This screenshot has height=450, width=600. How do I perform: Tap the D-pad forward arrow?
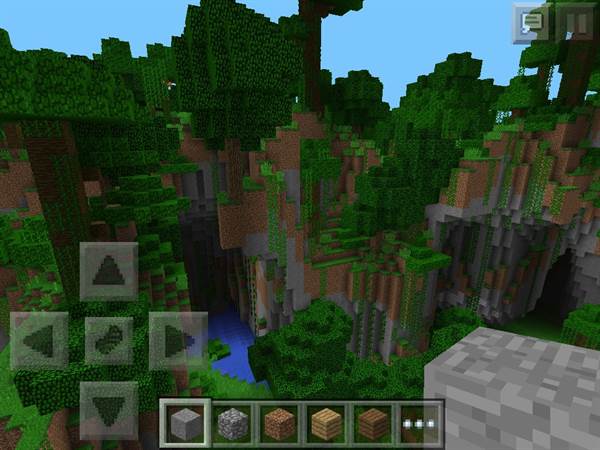pos(108,271)
